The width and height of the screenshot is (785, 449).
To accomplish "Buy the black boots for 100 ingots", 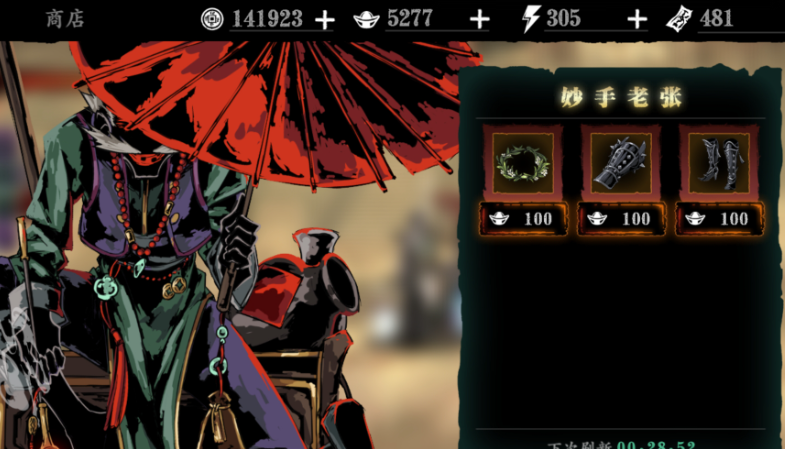I will coord(719,218).
